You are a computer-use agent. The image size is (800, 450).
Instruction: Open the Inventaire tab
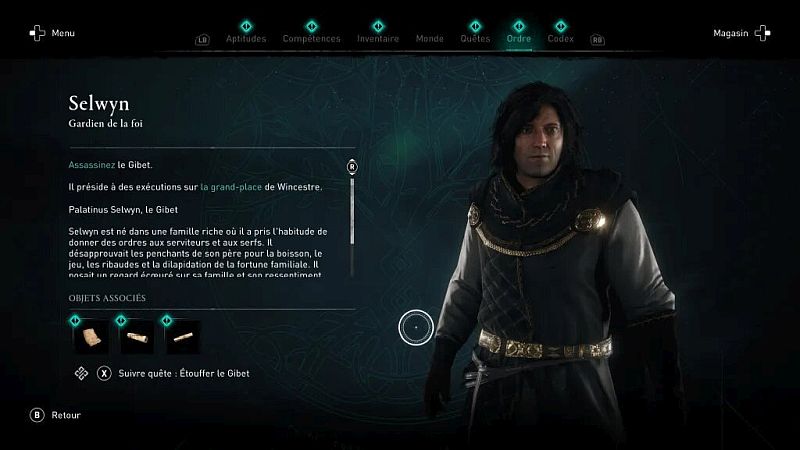pyautogui.click(x=378, y=38)
